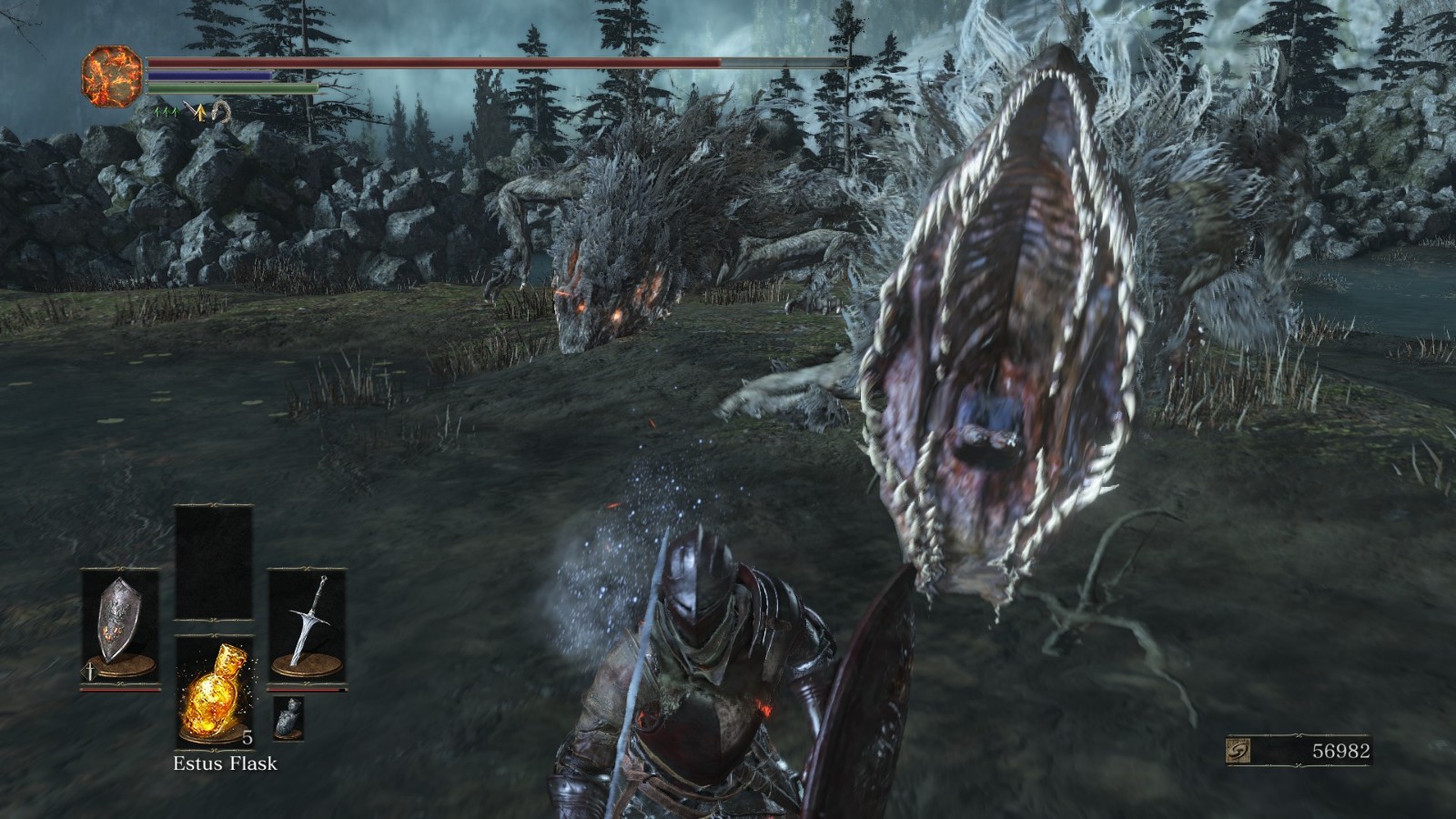Select the Estus Flask item slot

click(214, 690)
